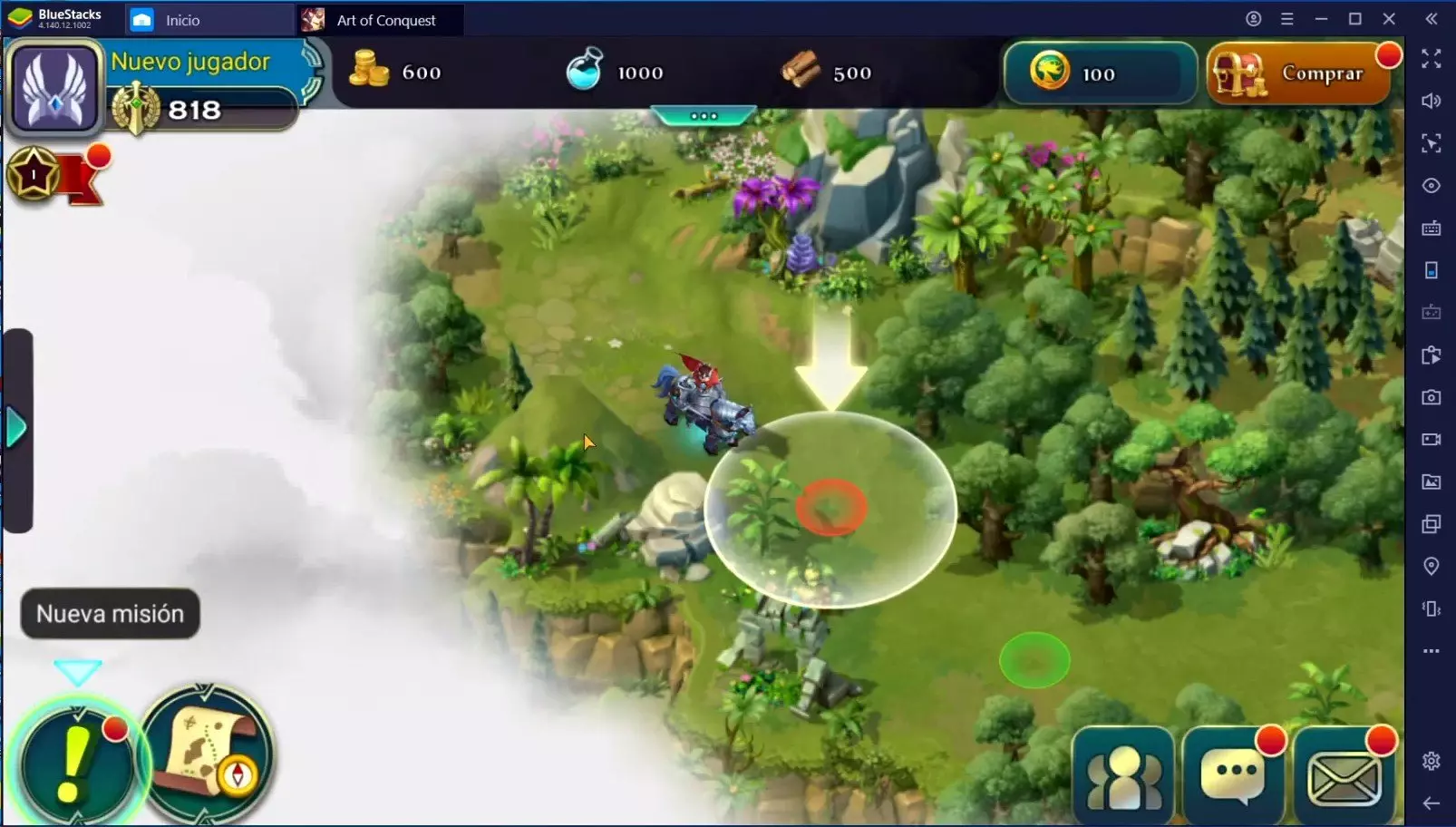
Task: Expand the top three-dots dropdown tab
Action: coord(704,116)
